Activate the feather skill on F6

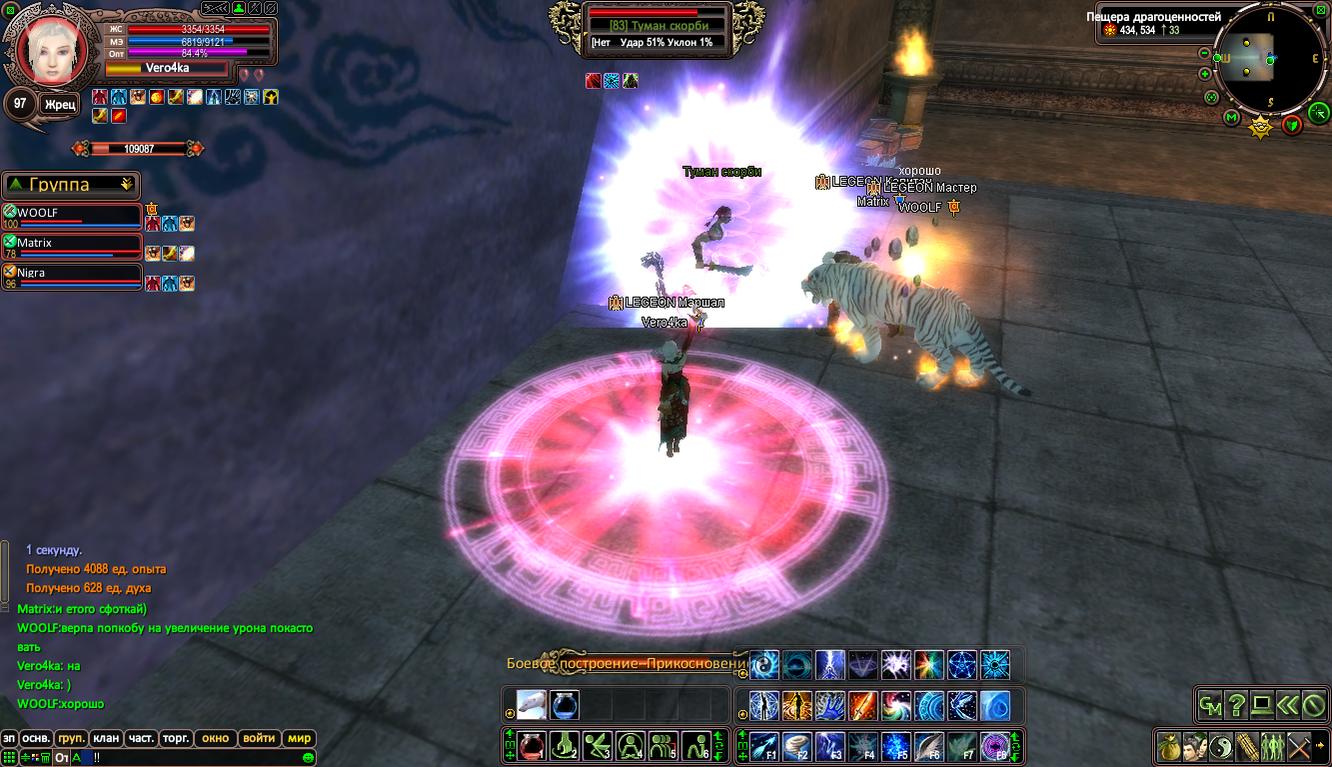pos(929,746)
